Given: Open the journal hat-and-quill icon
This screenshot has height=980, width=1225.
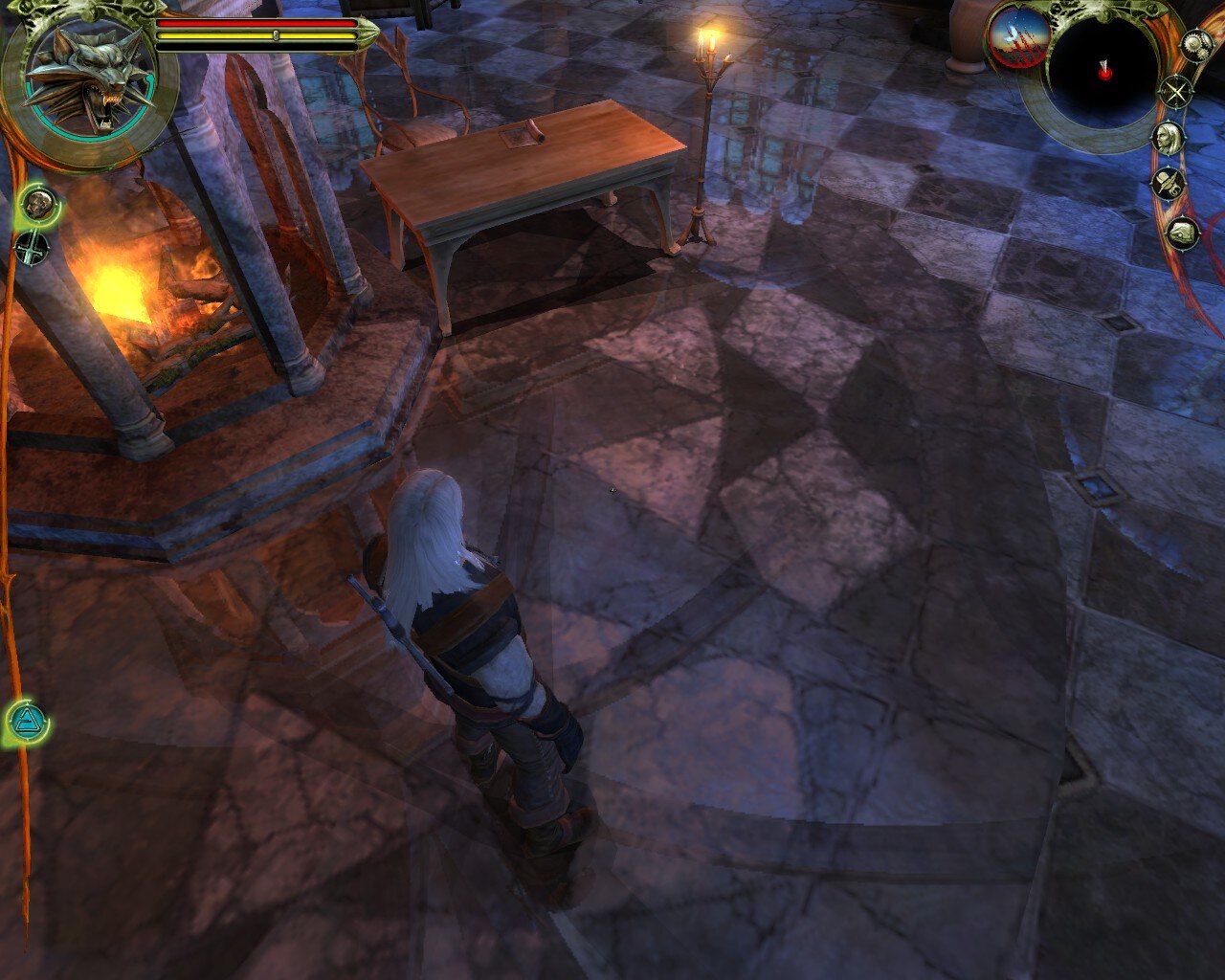Looking at the screenshot, I should (x=1168, y=182).
